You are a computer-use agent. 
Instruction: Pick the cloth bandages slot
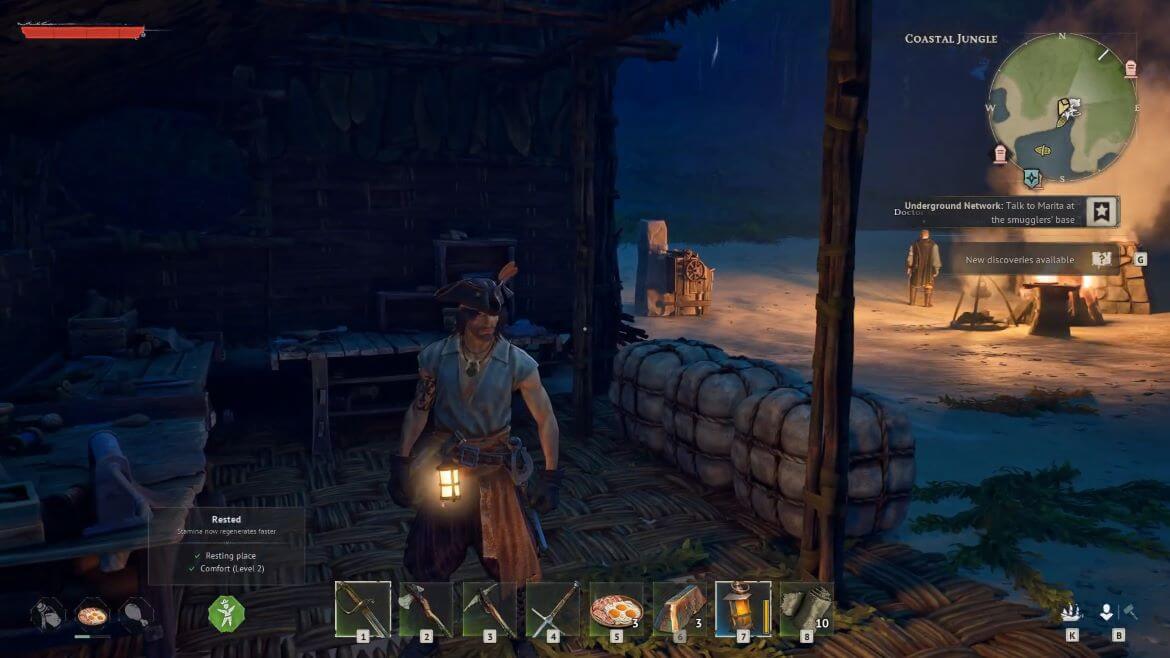coord(807,608)
